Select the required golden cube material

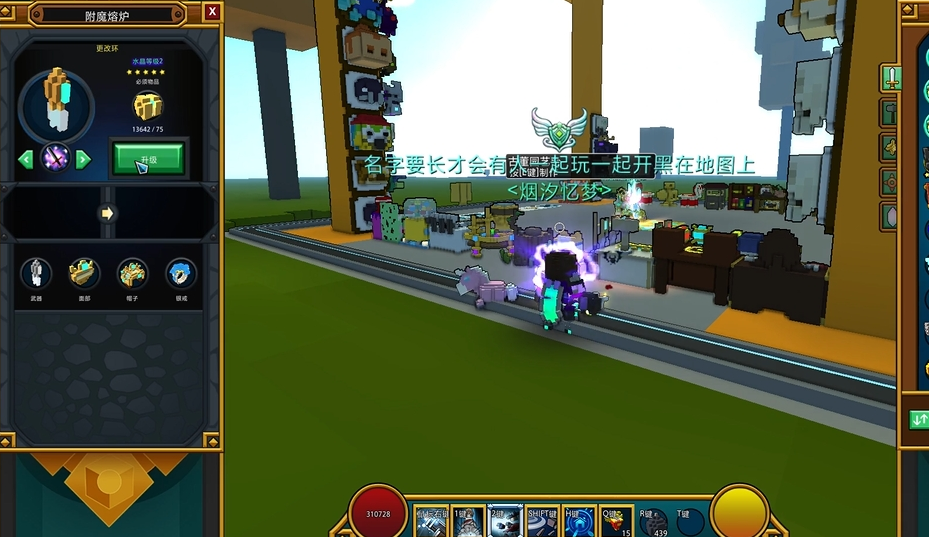pos(148,105)
